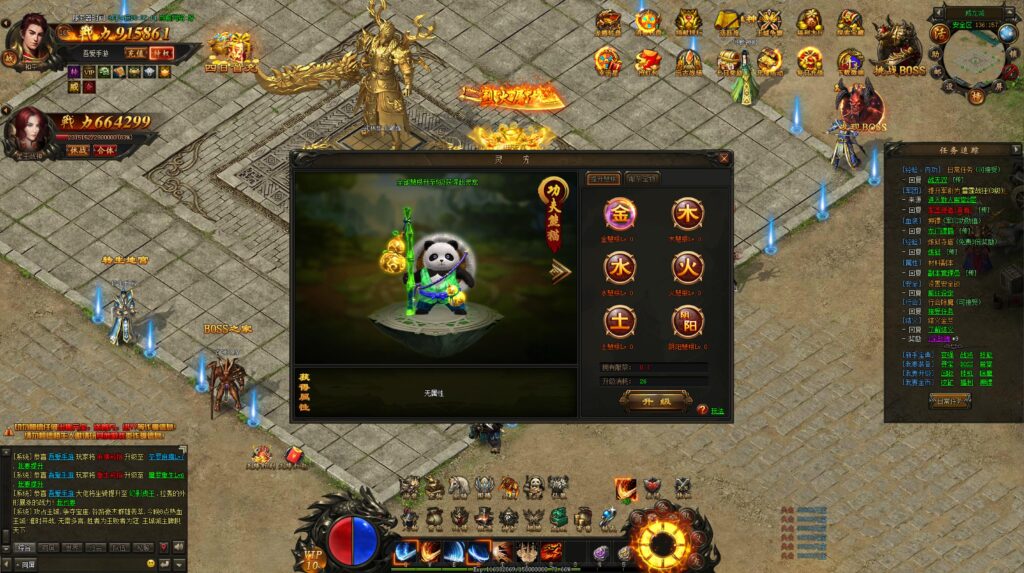Choose the 水 (water) element orb
Viewport: 1024px width, 573px height.
(x=619, y=267)
